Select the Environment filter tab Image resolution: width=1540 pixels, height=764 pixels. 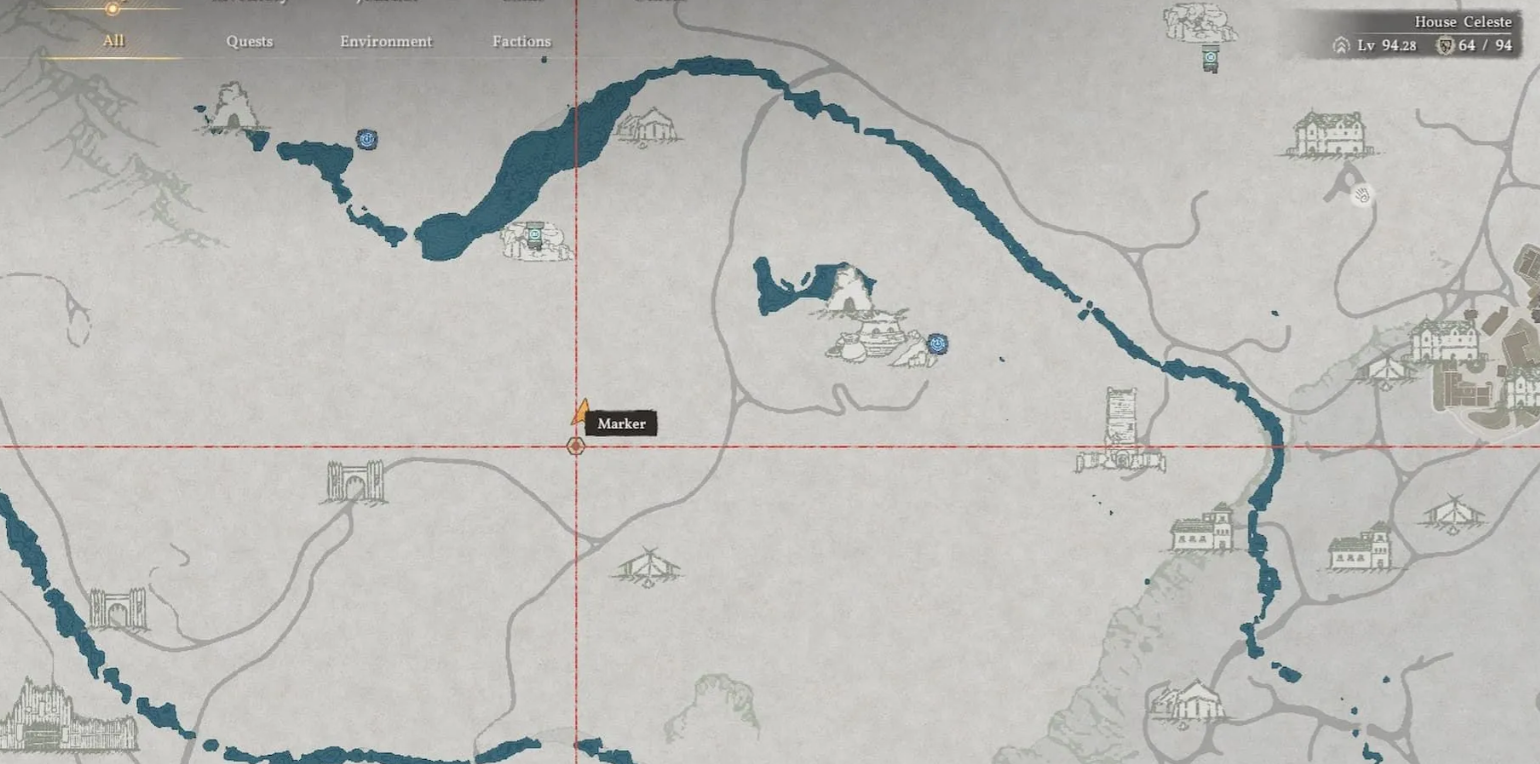[386, 42]
